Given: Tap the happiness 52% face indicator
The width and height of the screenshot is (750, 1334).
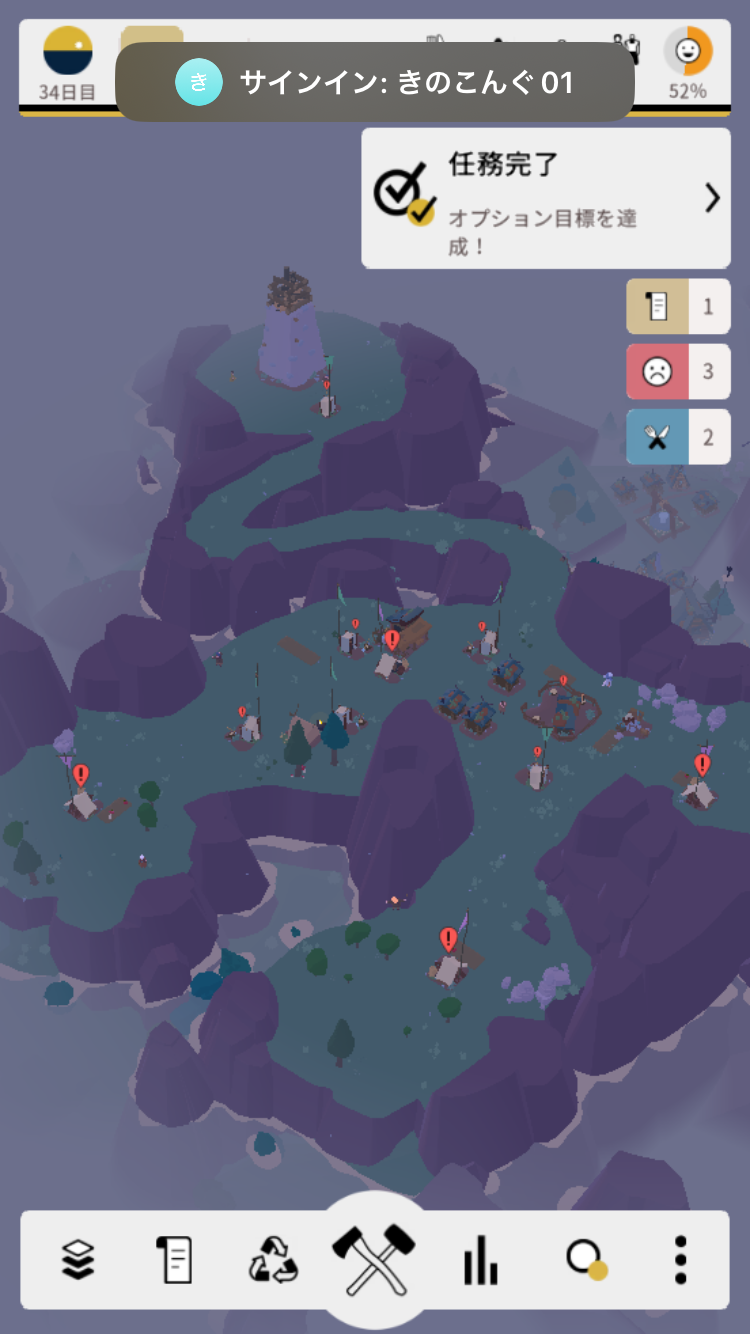Looking at the screenshot, I should tap(688, 62).
